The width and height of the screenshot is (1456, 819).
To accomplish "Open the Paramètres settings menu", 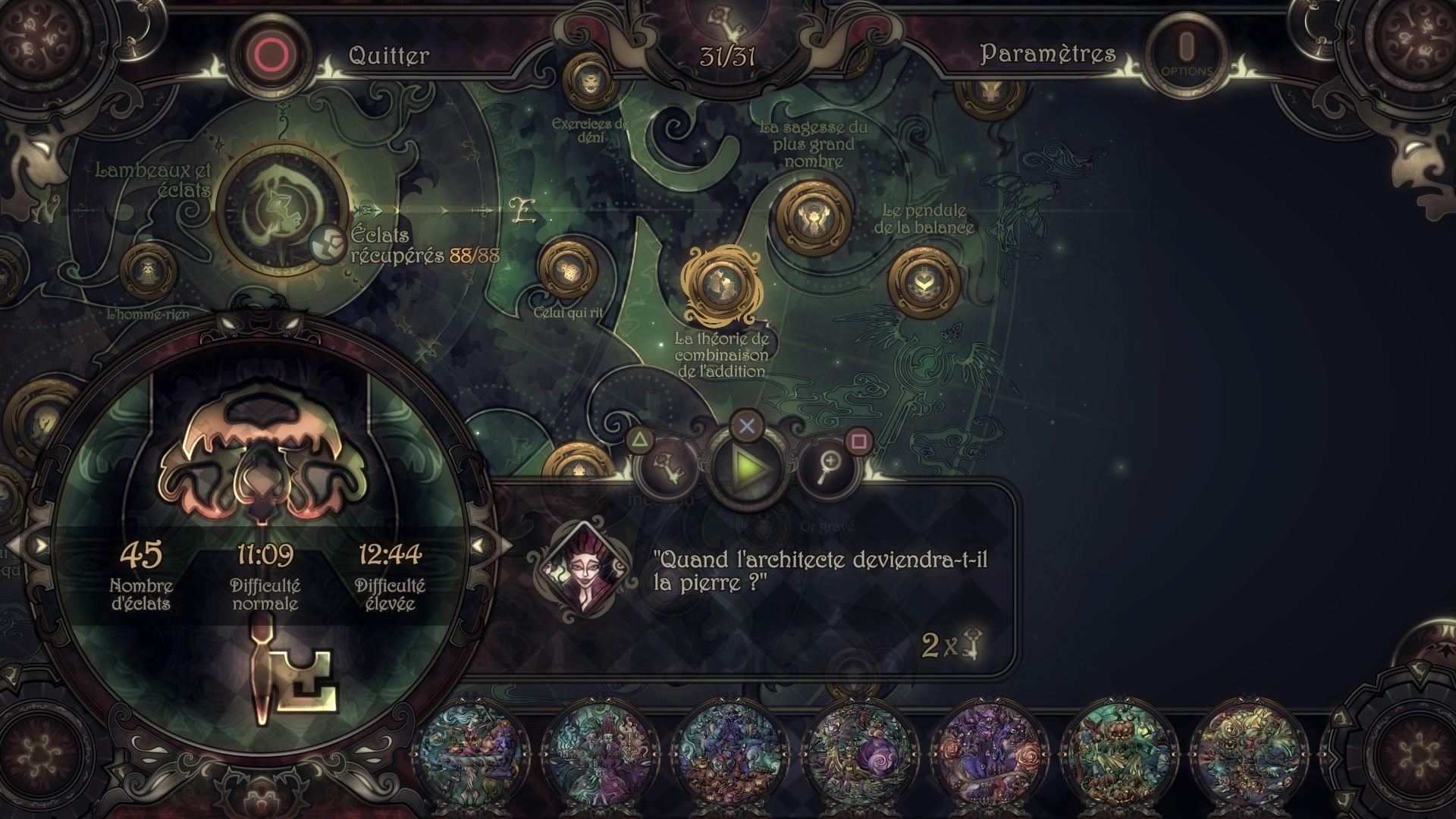I will 1047,54.
